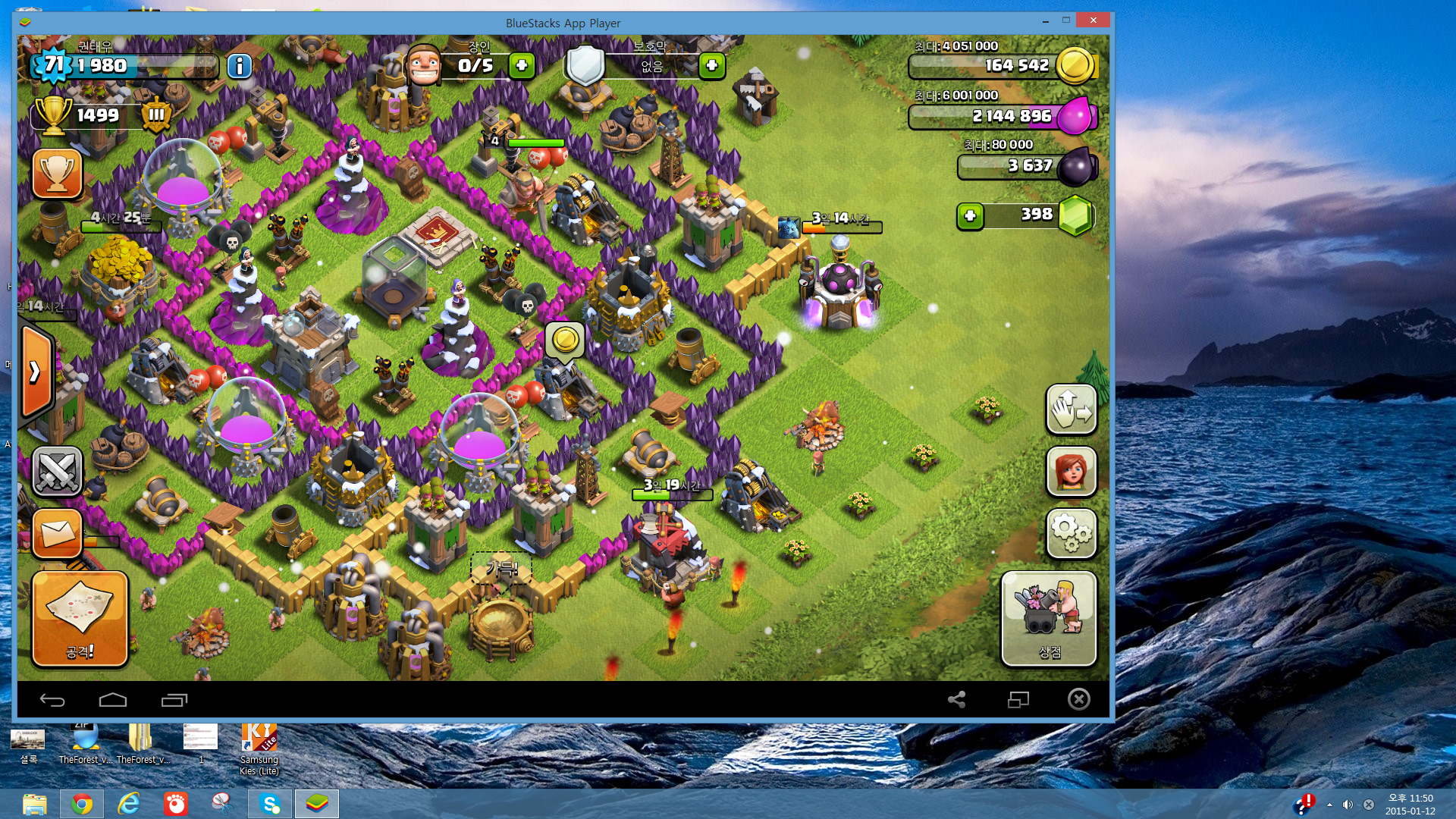Go to the Android home screen

point(113,700)
